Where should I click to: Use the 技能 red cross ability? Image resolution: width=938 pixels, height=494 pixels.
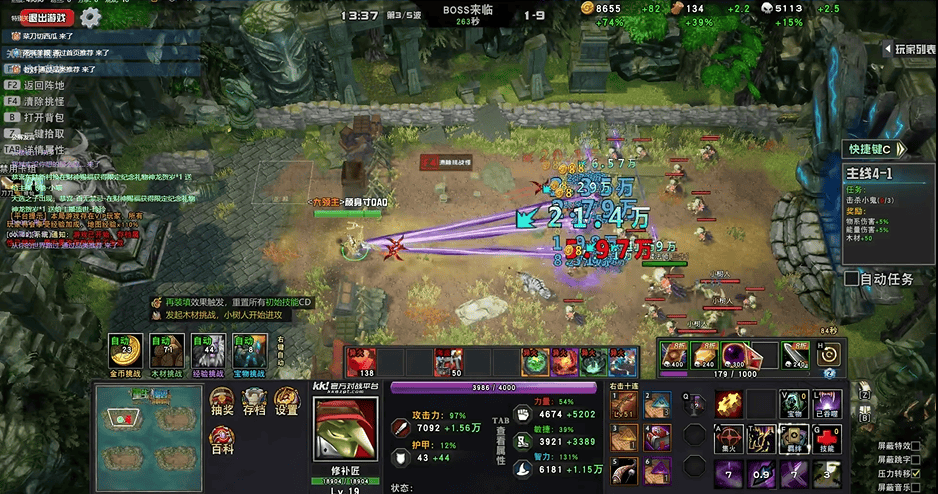click(x=825, y=437)
